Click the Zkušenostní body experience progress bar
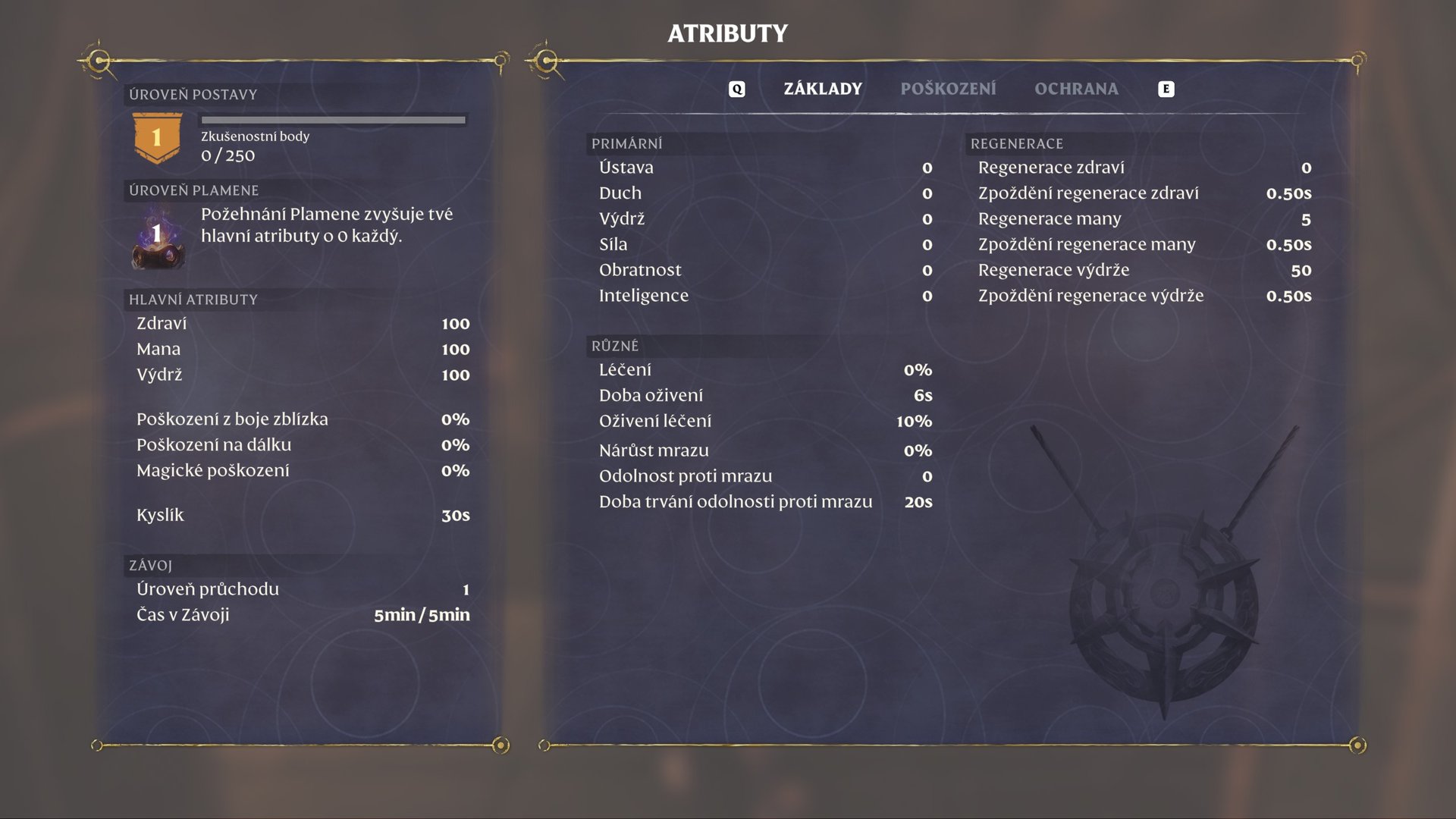Screen dimensions: 1456x819 coord(332,119)
